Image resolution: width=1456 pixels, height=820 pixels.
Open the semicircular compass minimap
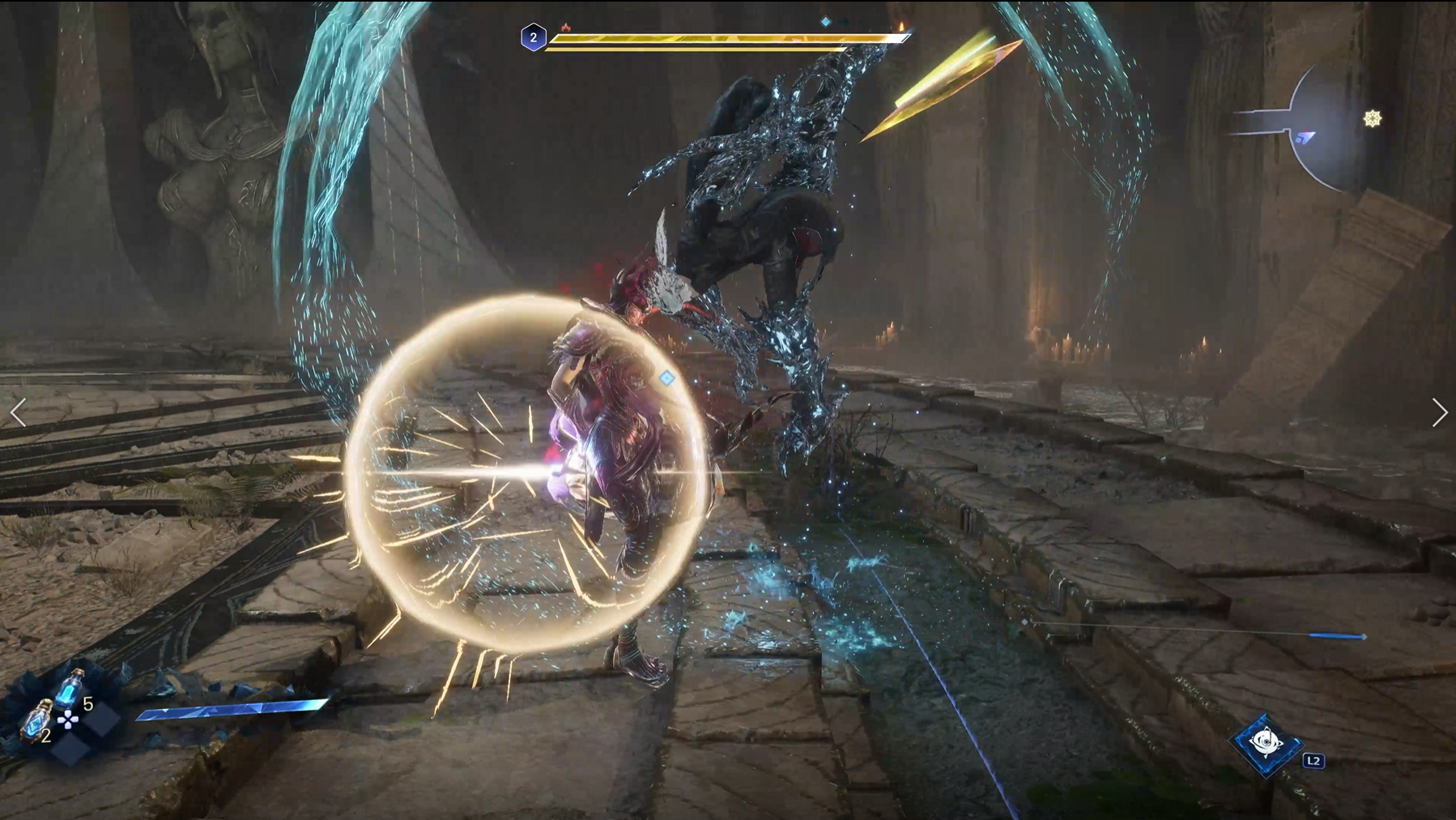point(1328,130)
